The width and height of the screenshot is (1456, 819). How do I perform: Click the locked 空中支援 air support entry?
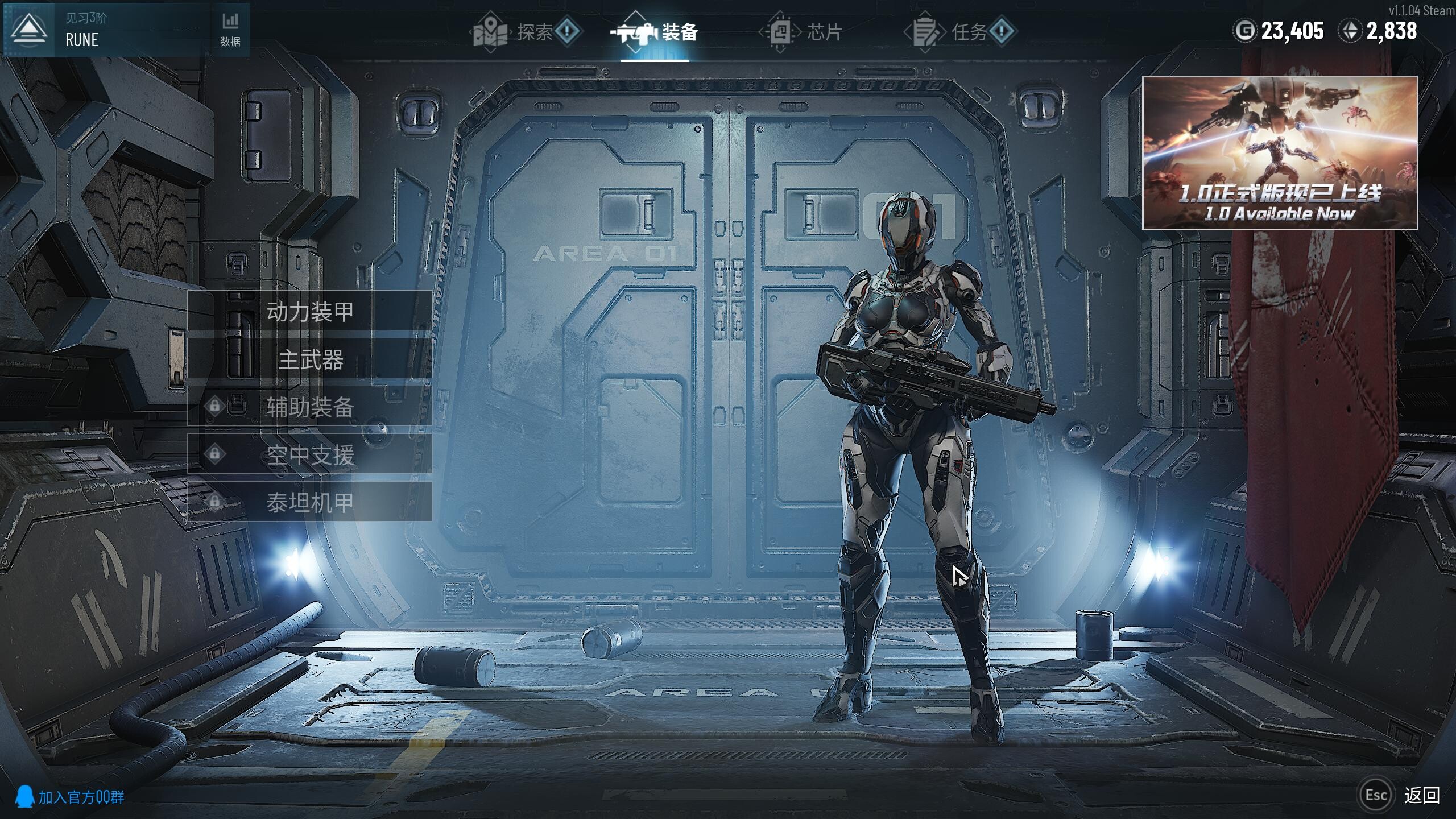click(x=310, y=455)
